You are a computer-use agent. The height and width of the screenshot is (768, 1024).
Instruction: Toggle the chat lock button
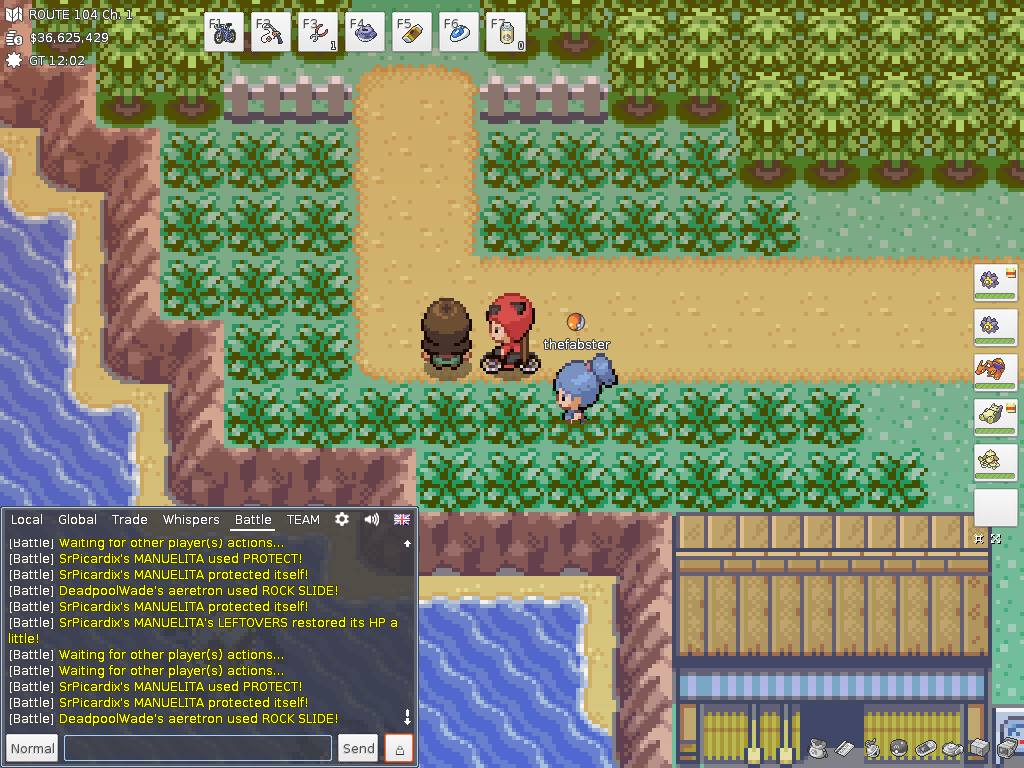[399, 748]
